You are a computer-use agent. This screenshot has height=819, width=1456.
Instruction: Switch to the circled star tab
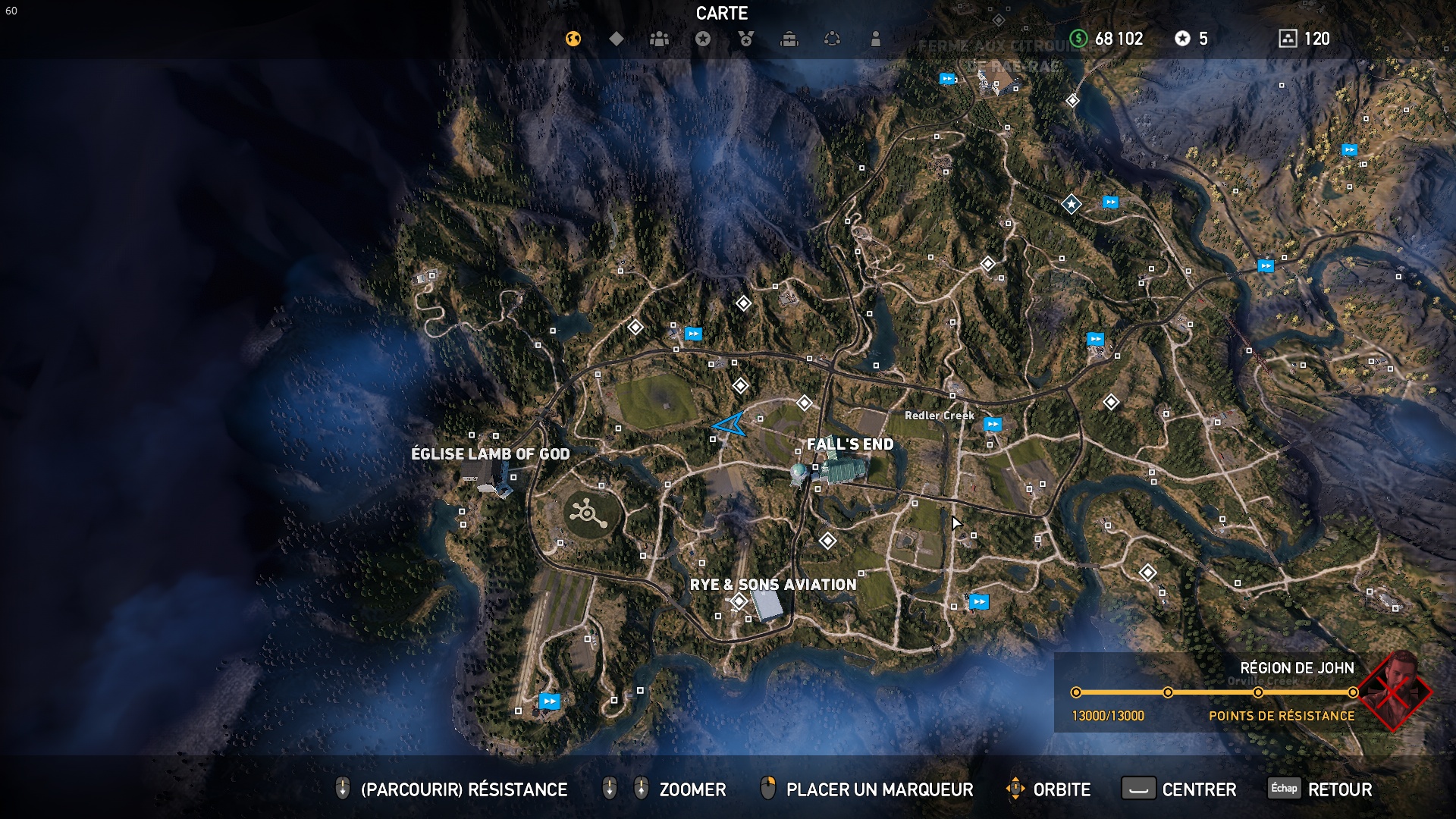coord(703,39)
